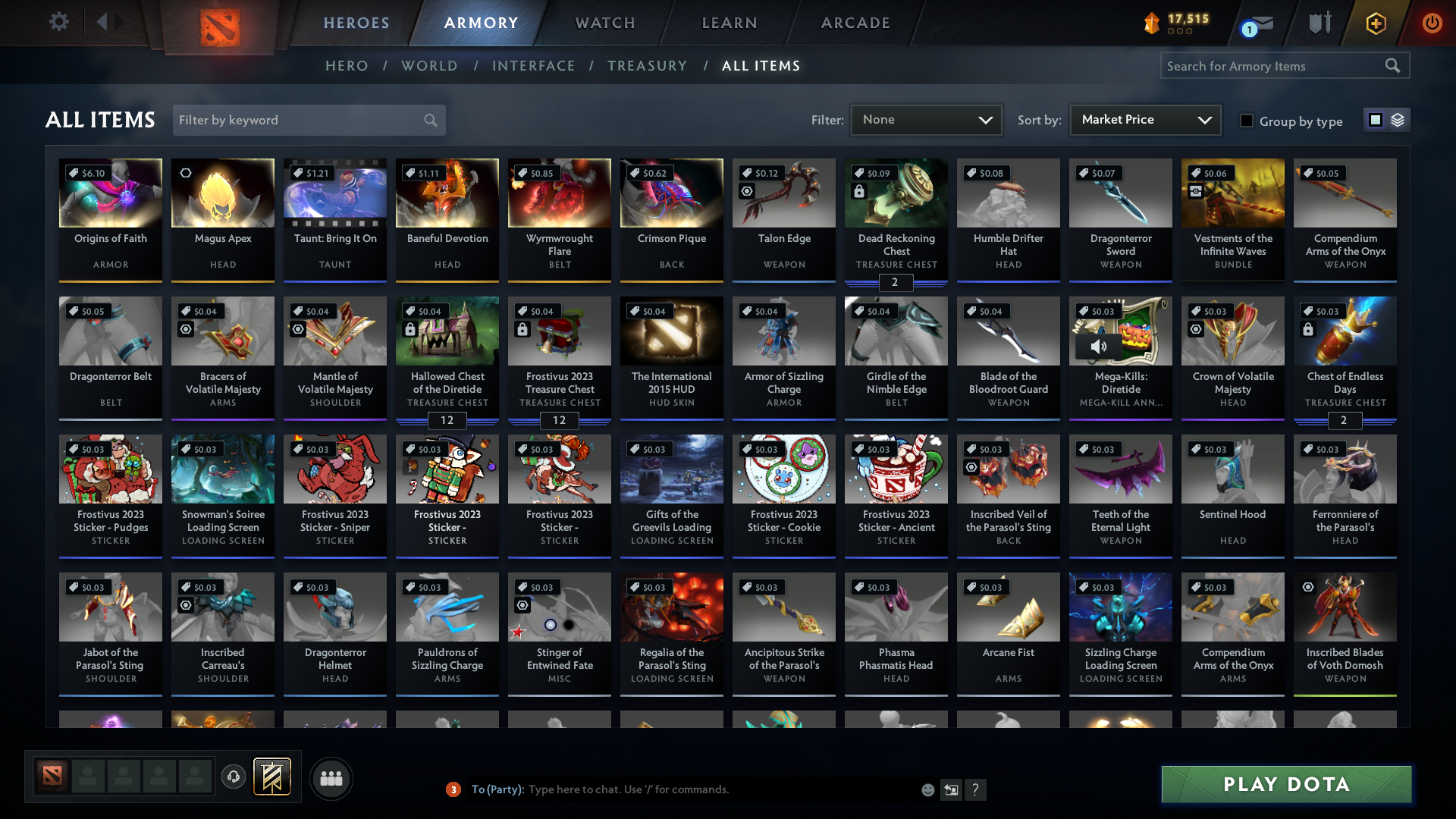Open chat commands help with question mark button
The height and width of the screenshot is (819, 1456).
[976, 789]
